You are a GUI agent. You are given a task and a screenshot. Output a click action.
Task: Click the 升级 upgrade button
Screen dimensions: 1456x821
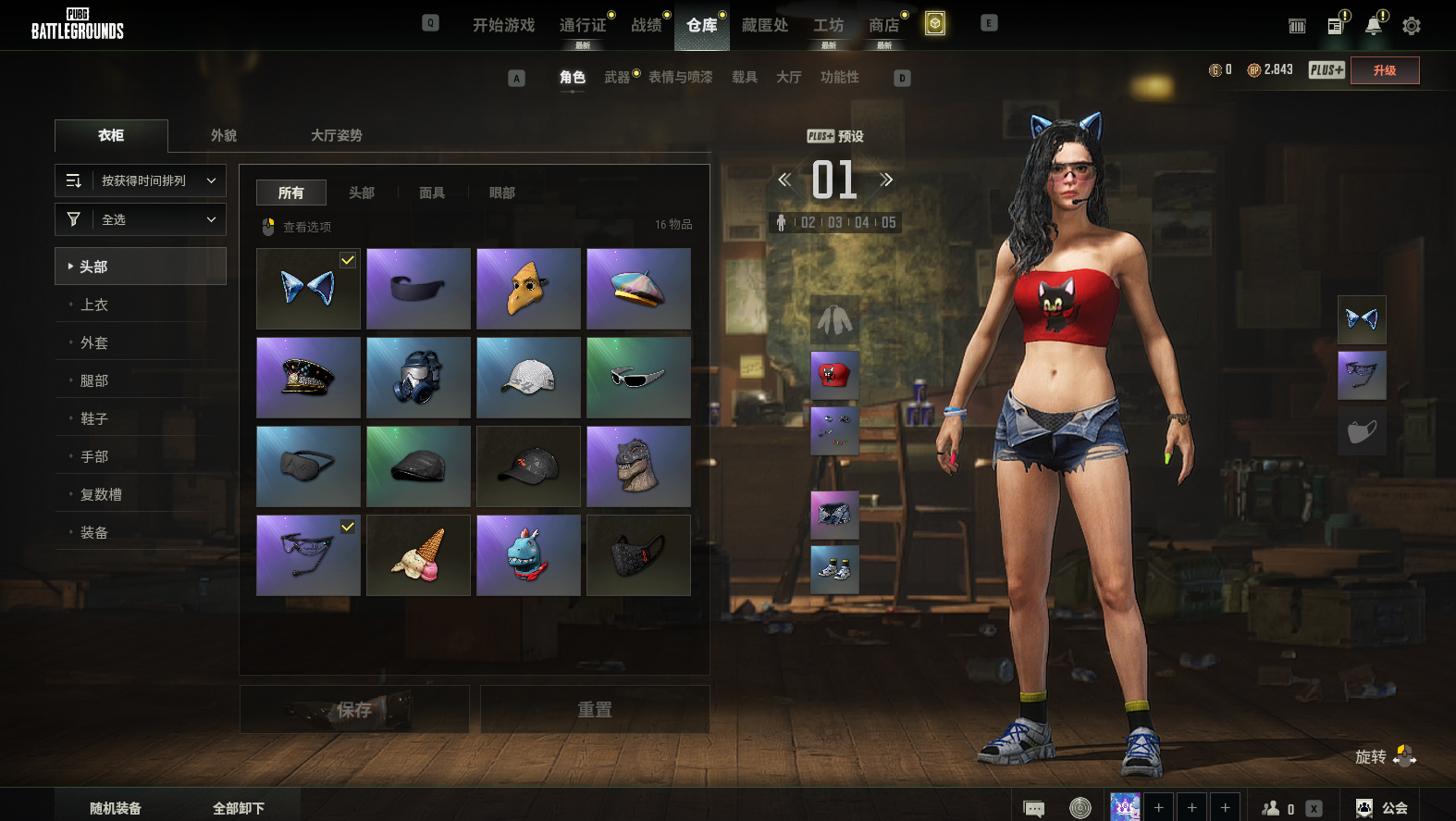pos(1385,70)
